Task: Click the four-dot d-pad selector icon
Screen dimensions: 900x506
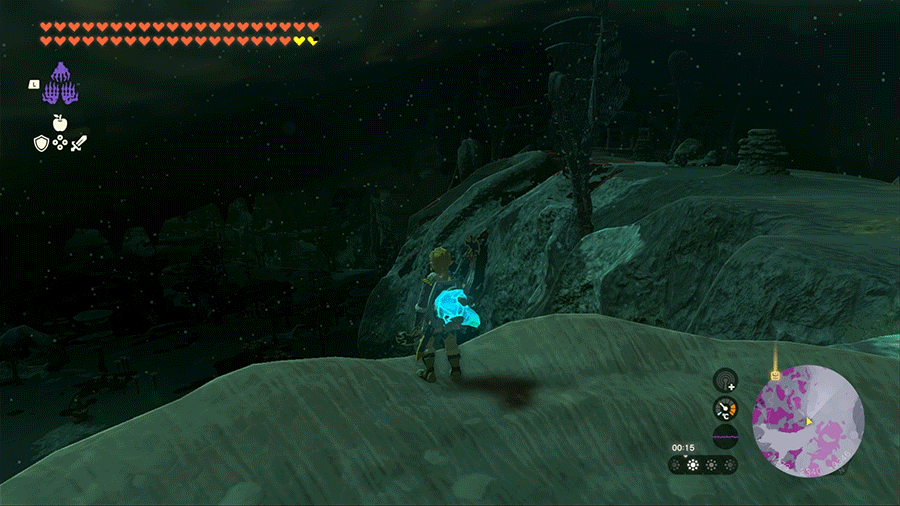Action: [x=59, y=144]
